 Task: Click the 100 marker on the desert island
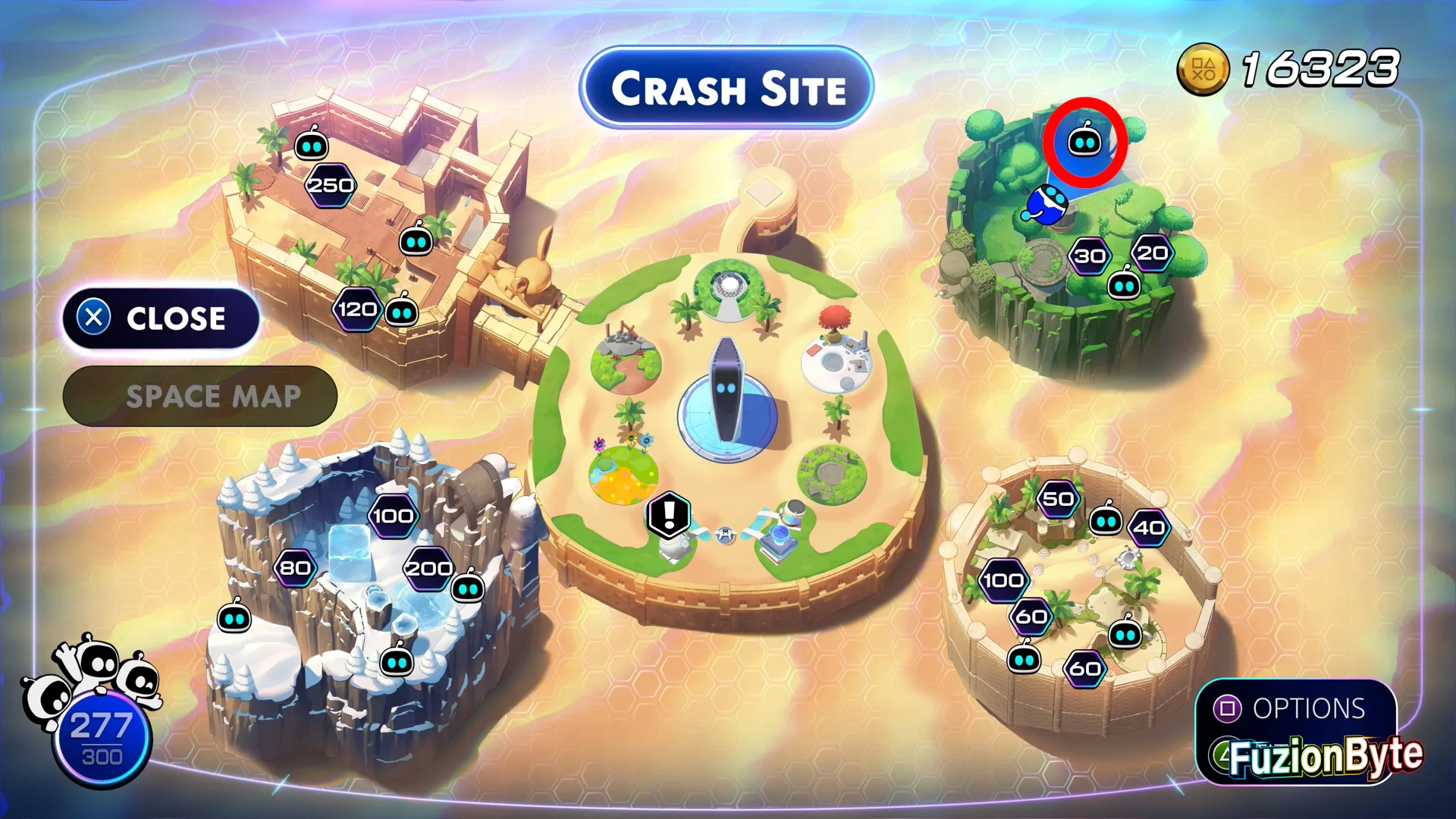[1003, 581]
